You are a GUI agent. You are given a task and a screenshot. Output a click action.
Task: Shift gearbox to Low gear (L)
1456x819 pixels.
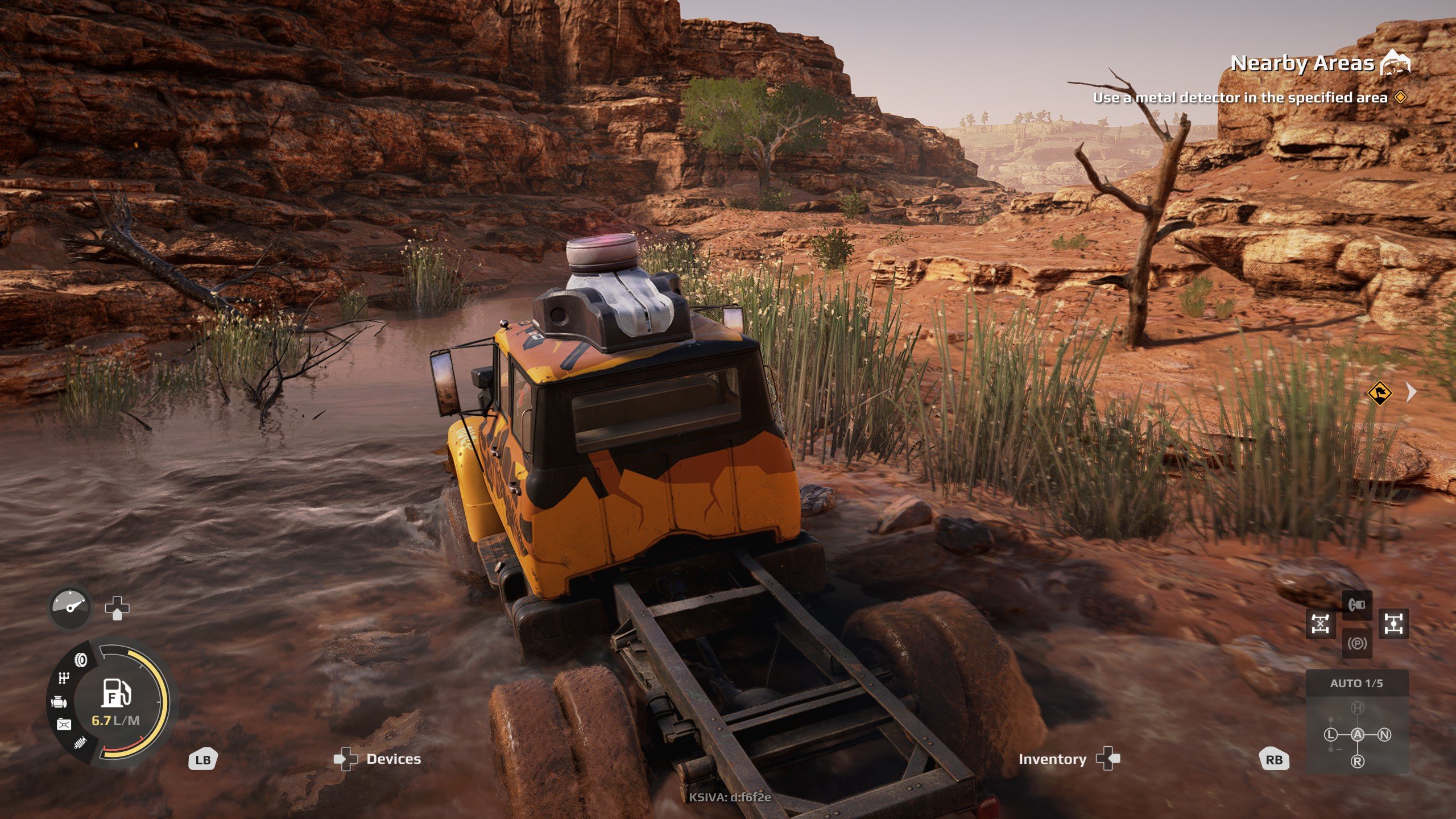tap(1331, 735)
